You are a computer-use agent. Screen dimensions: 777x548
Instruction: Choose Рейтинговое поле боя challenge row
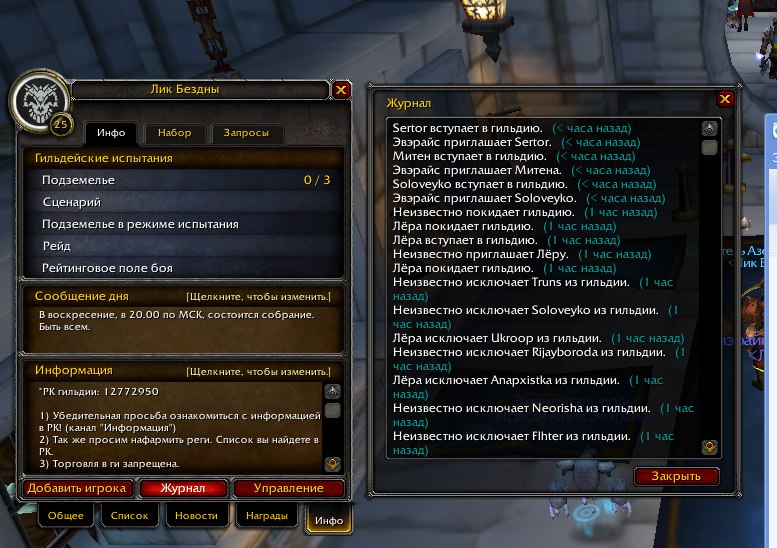185,268
